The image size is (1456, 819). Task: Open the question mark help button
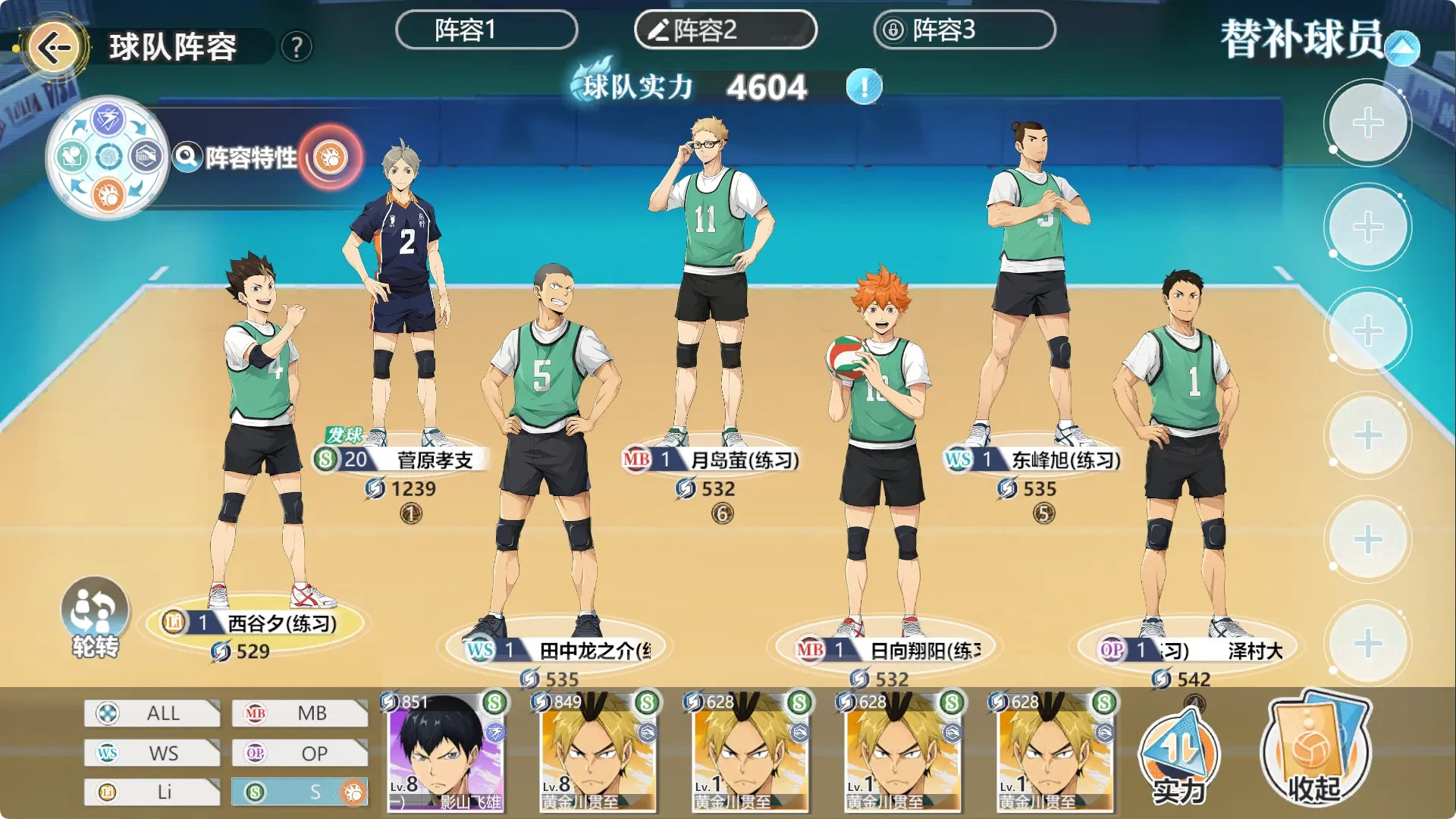pos(297,48)
